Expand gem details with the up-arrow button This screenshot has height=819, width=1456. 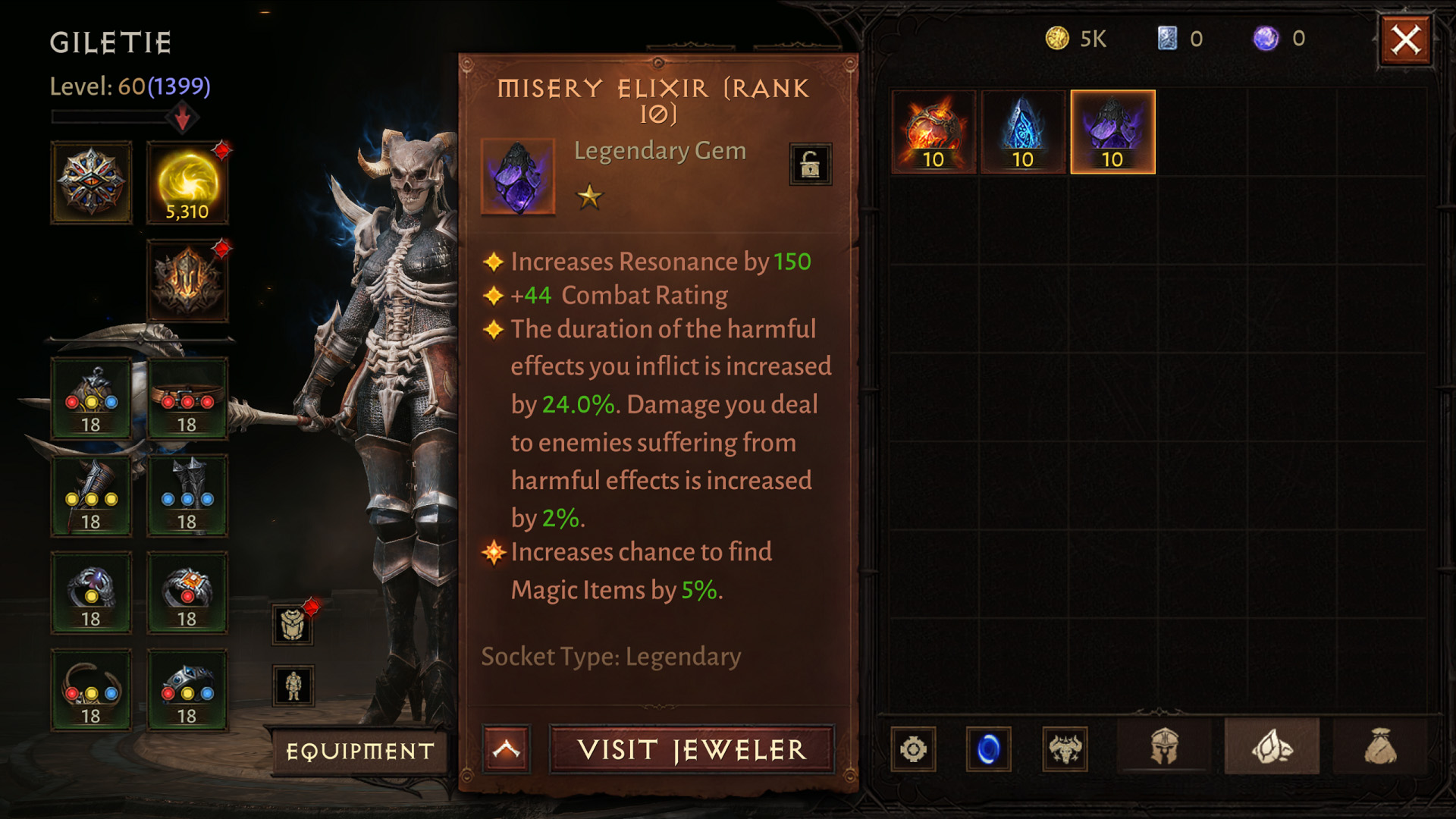(x=507, y=750)
